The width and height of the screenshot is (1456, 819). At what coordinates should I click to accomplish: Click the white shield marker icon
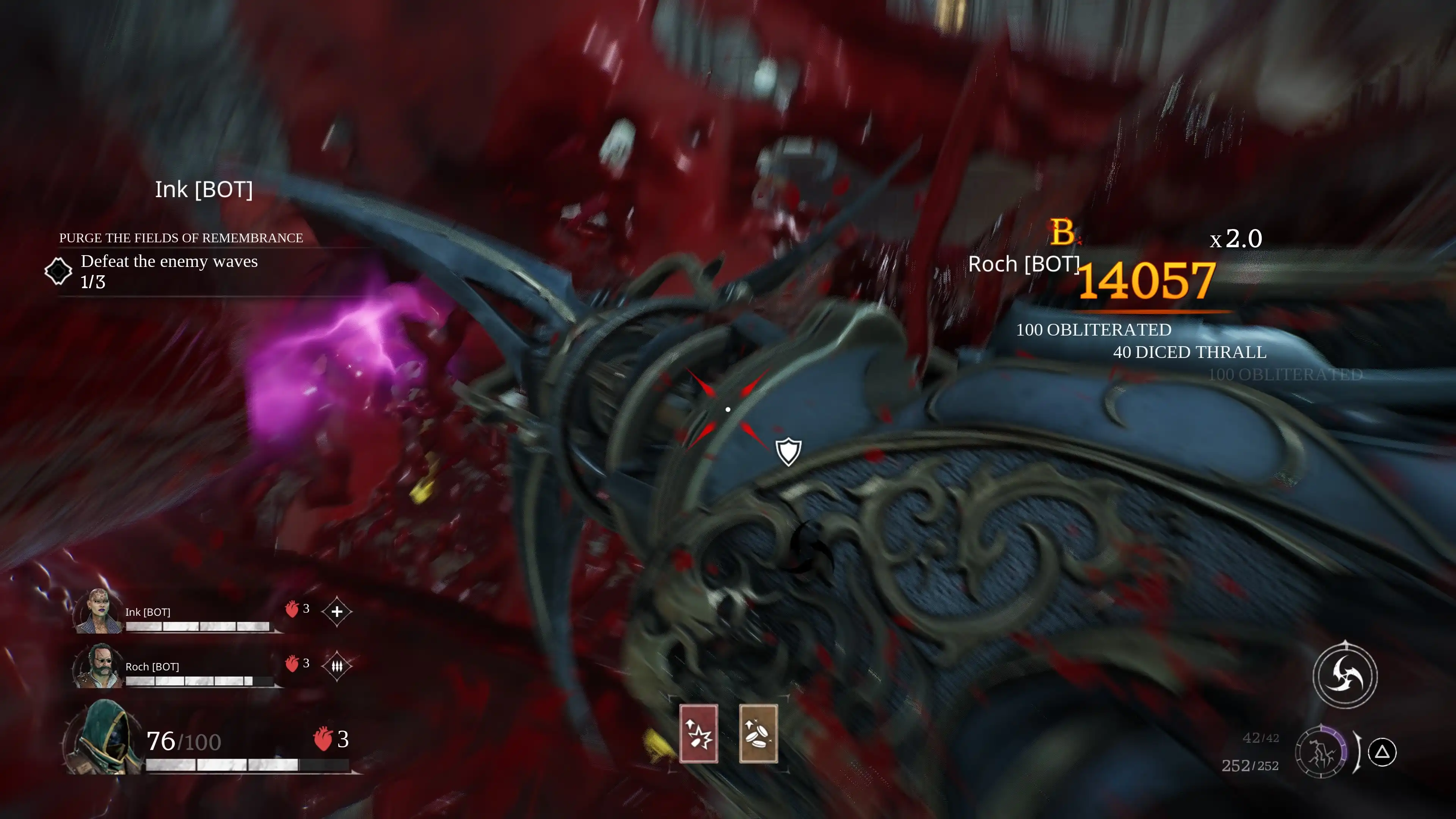pos(788,452)
